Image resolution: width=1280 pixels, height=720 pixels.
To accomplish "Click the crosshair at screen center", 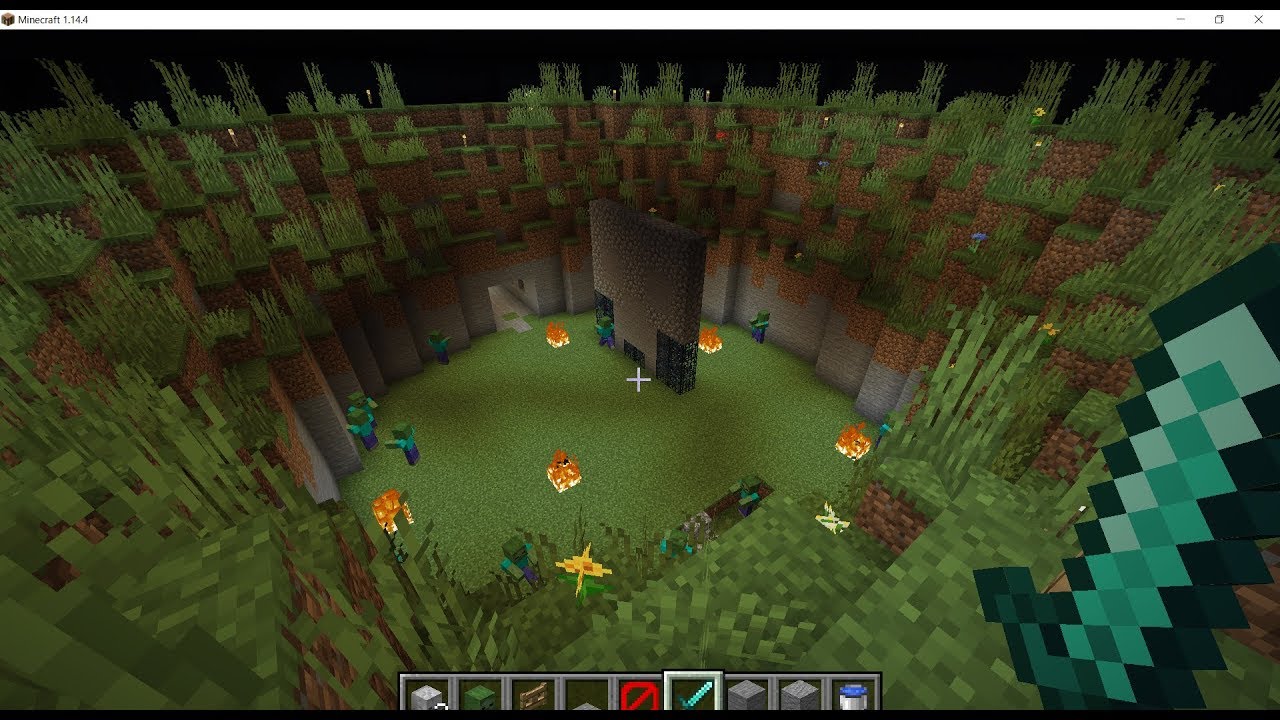I will click(x=639, y=379).
